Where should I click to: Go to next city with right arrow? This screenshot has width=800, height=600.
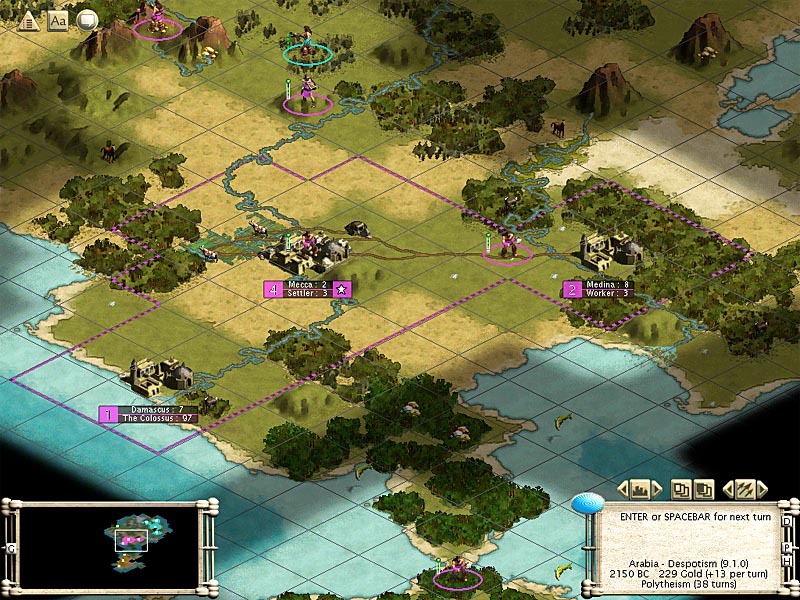pyautogui.click(x=658, y=489)
